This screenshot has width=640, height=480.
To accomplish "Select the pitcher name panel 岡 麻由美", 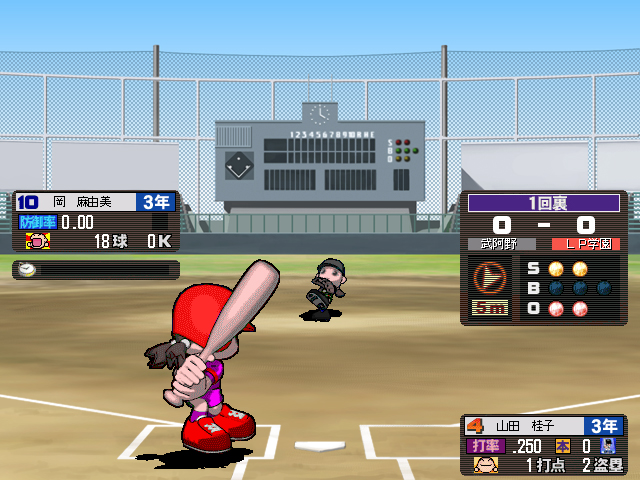I will pos(96,201).
